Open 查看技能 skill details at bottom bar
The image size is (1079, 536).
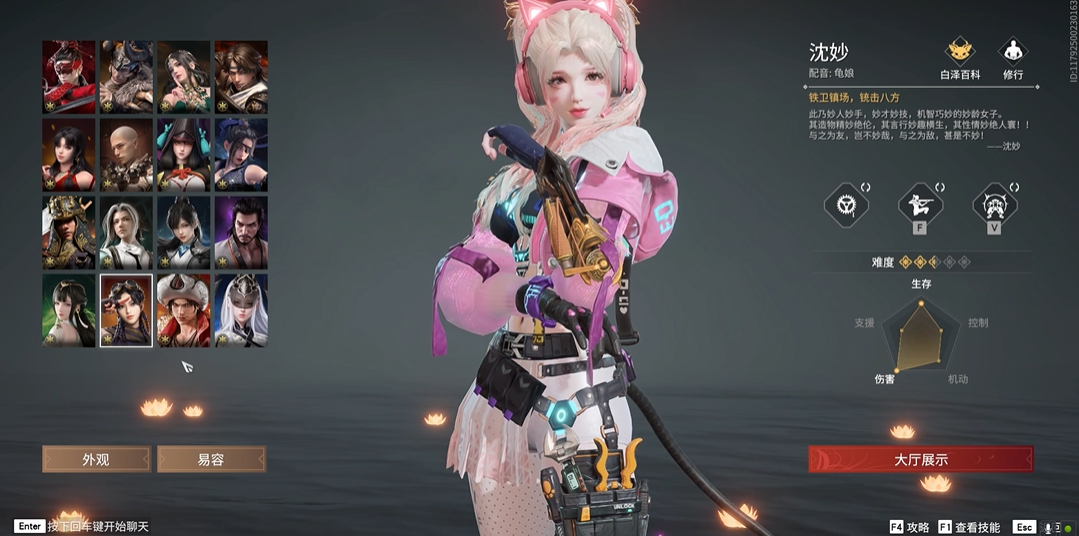968,527
